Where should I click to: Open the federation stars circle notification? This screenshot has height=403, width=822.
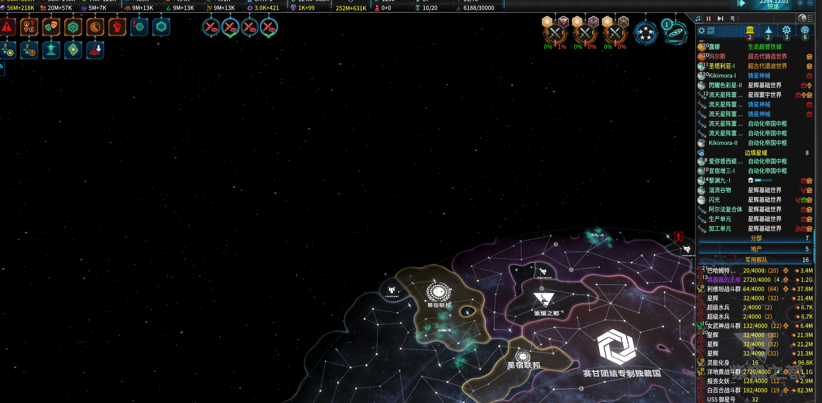646,34
